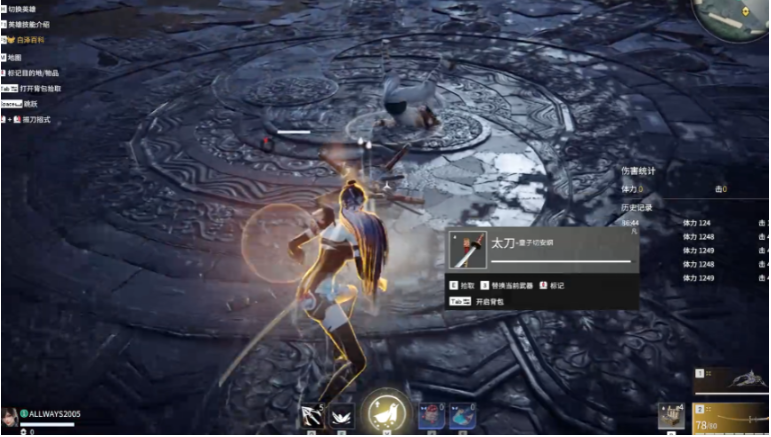
Task: Open 英雄技能介绍 hero skill introduction
Action: pos(35,24)
